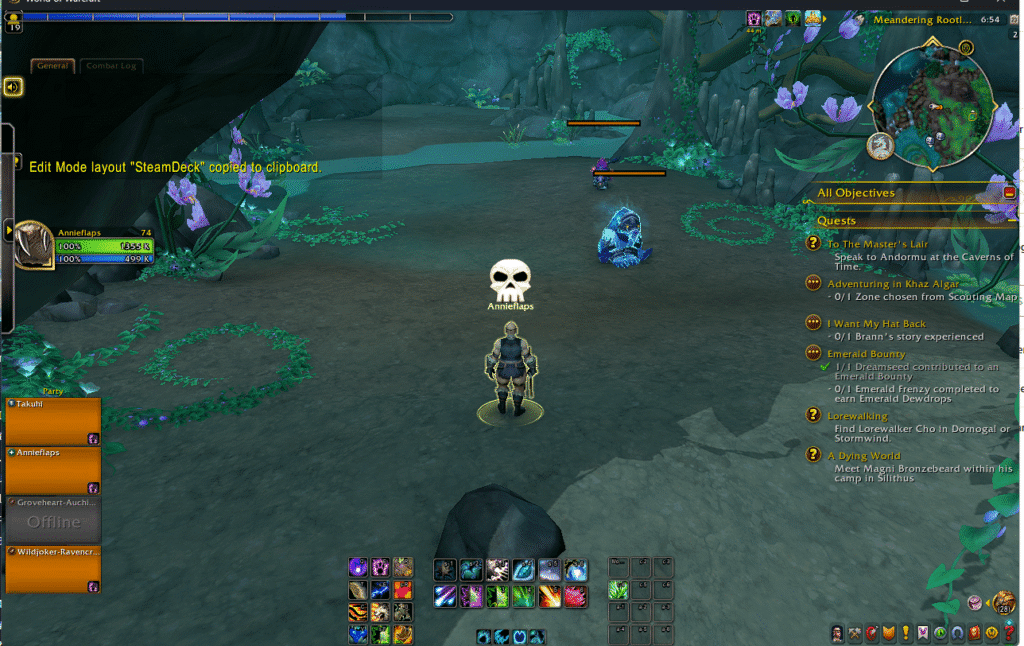Open the character info micro button
1024x646 pixels.
click(837, 633)
